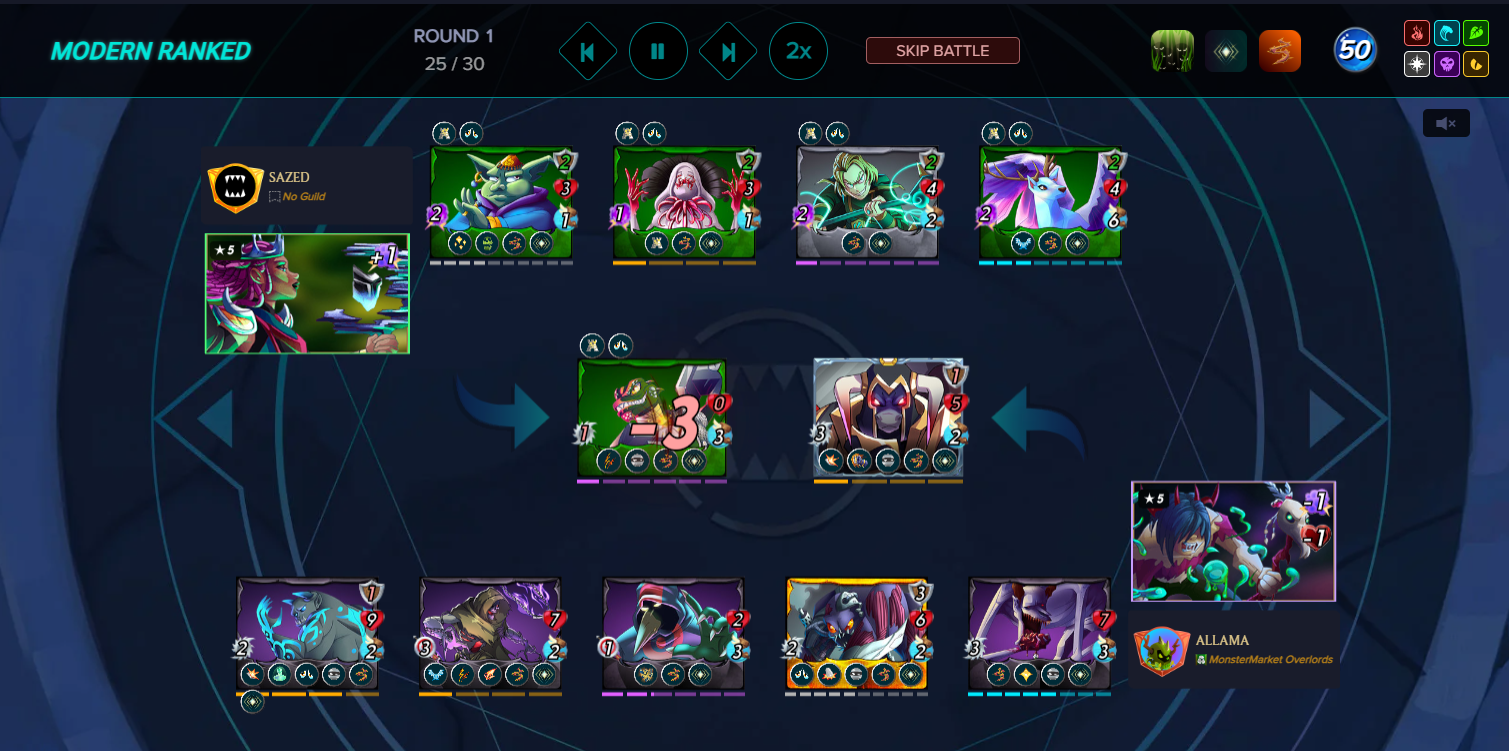This screenshot has height=751, width=1509.
Task: Click the MODERN RANKED header
Action: click(x=152, y=49)
